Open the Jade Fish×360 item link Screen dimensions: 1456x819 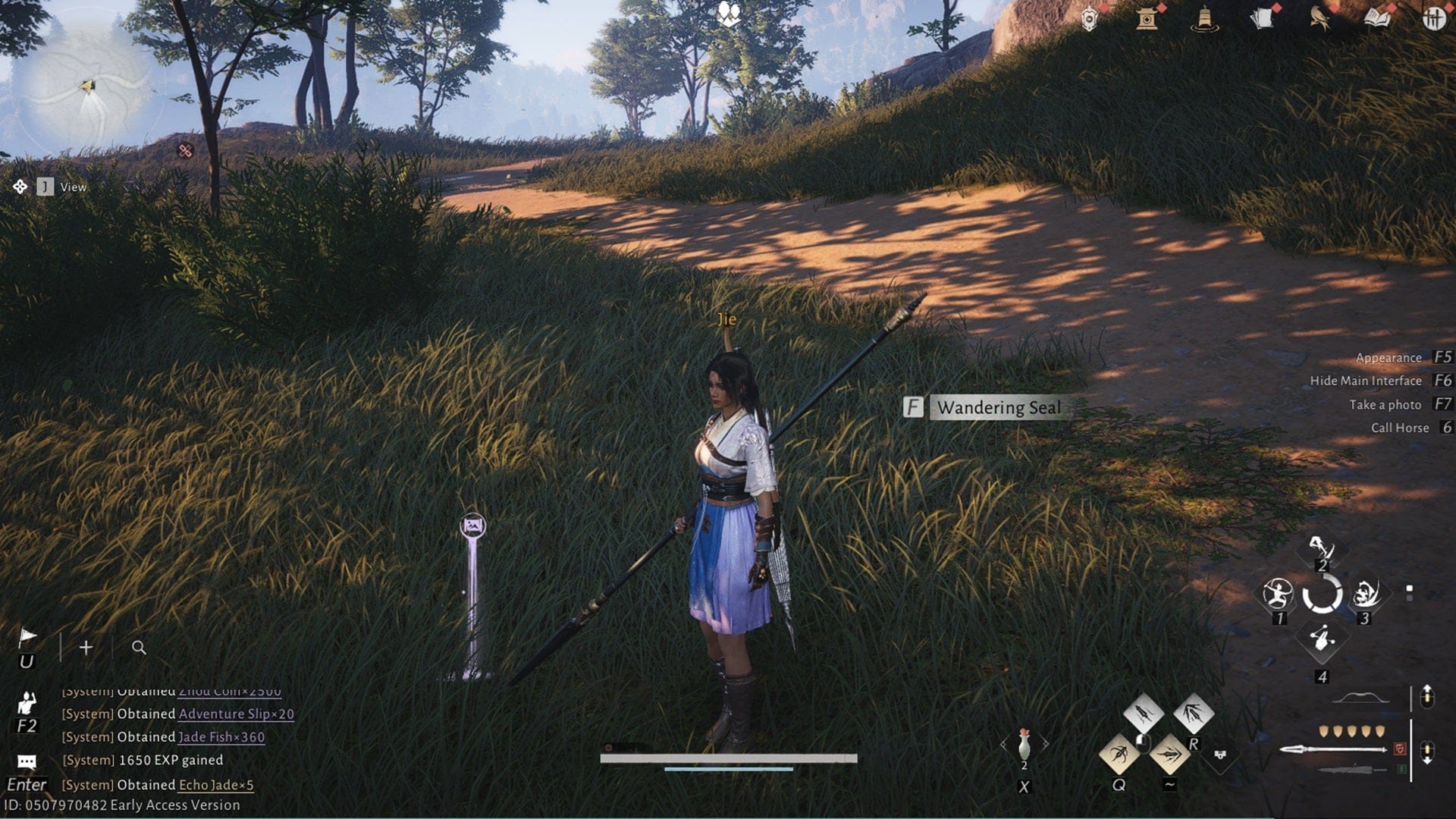221,736
